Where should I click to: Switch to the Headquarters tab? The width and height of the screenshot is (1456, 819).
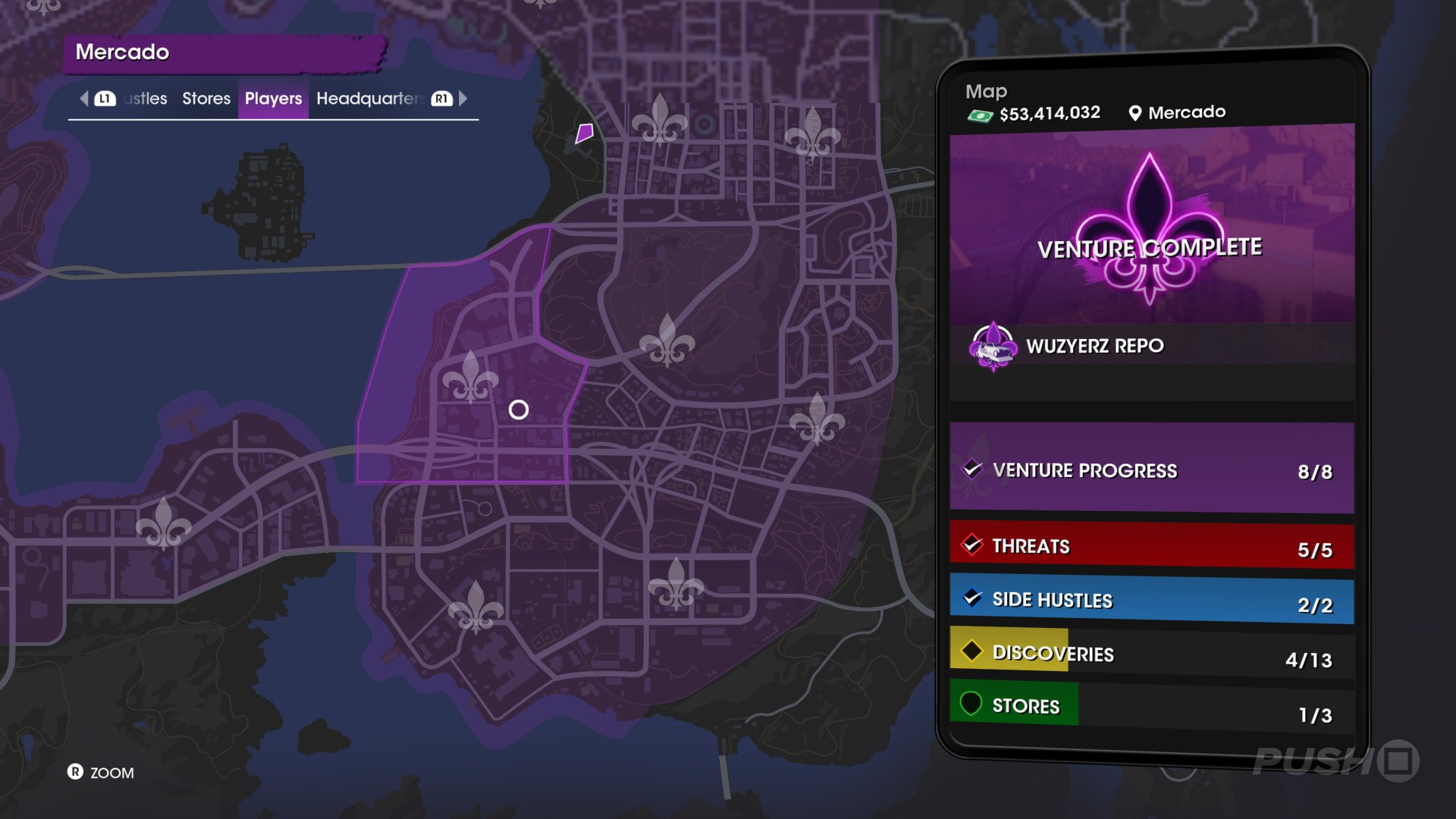[x=369, y=99]
